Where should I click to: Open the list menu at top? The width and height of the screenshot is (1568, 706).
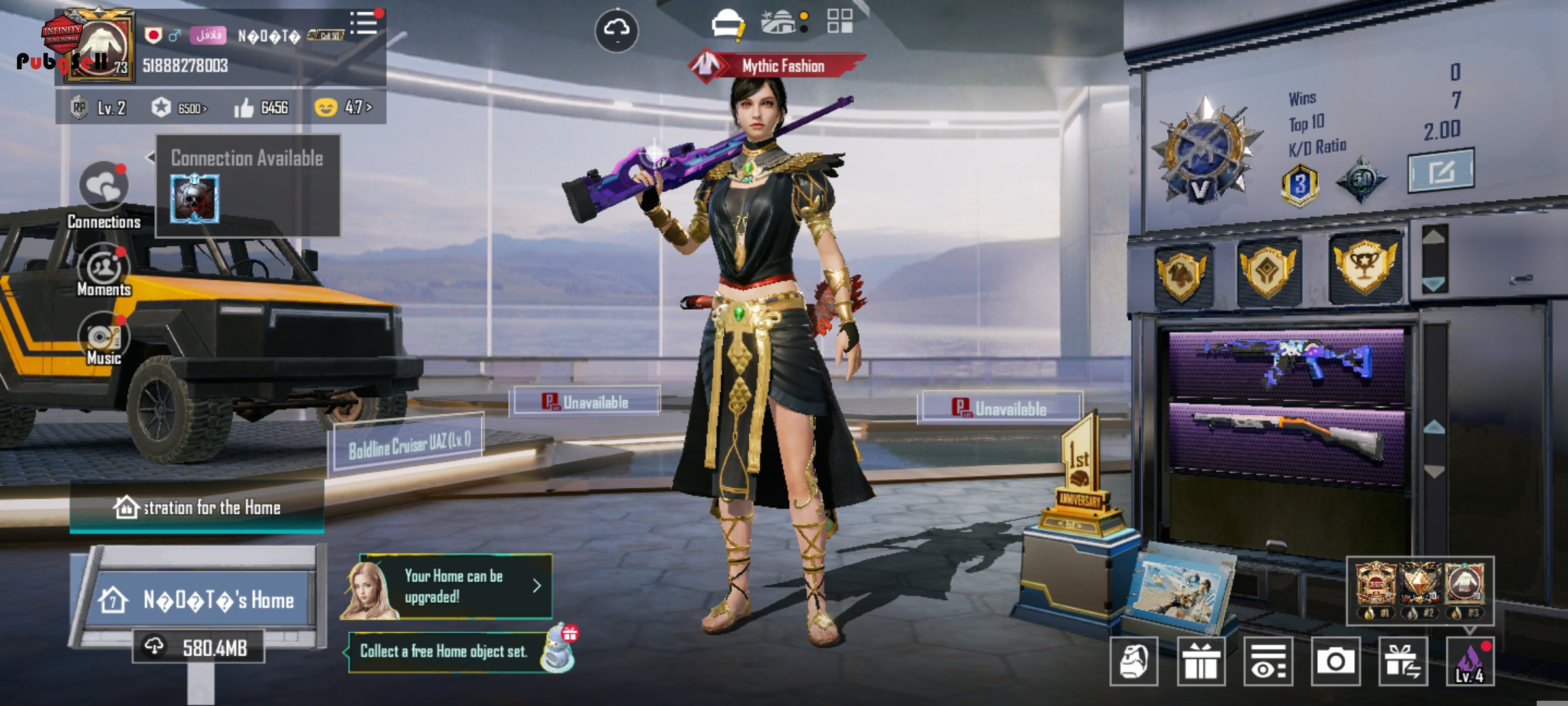[x=364, y=24]
